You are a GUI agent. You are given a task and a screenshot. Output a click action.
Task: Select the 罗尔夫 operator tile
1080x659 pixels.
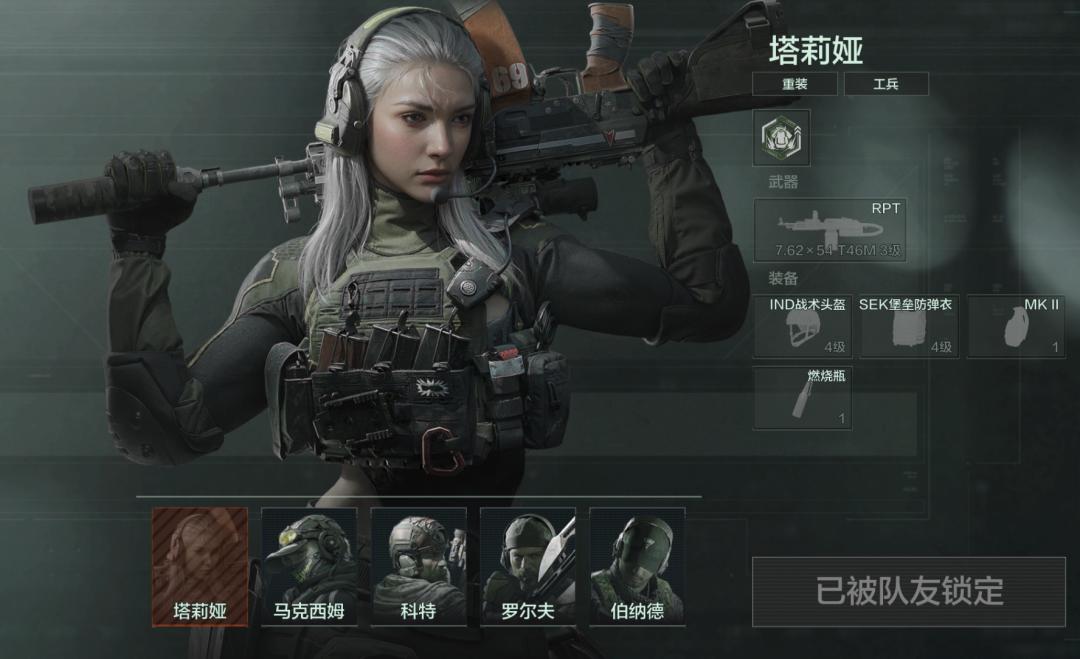click(x=528, y=566)
